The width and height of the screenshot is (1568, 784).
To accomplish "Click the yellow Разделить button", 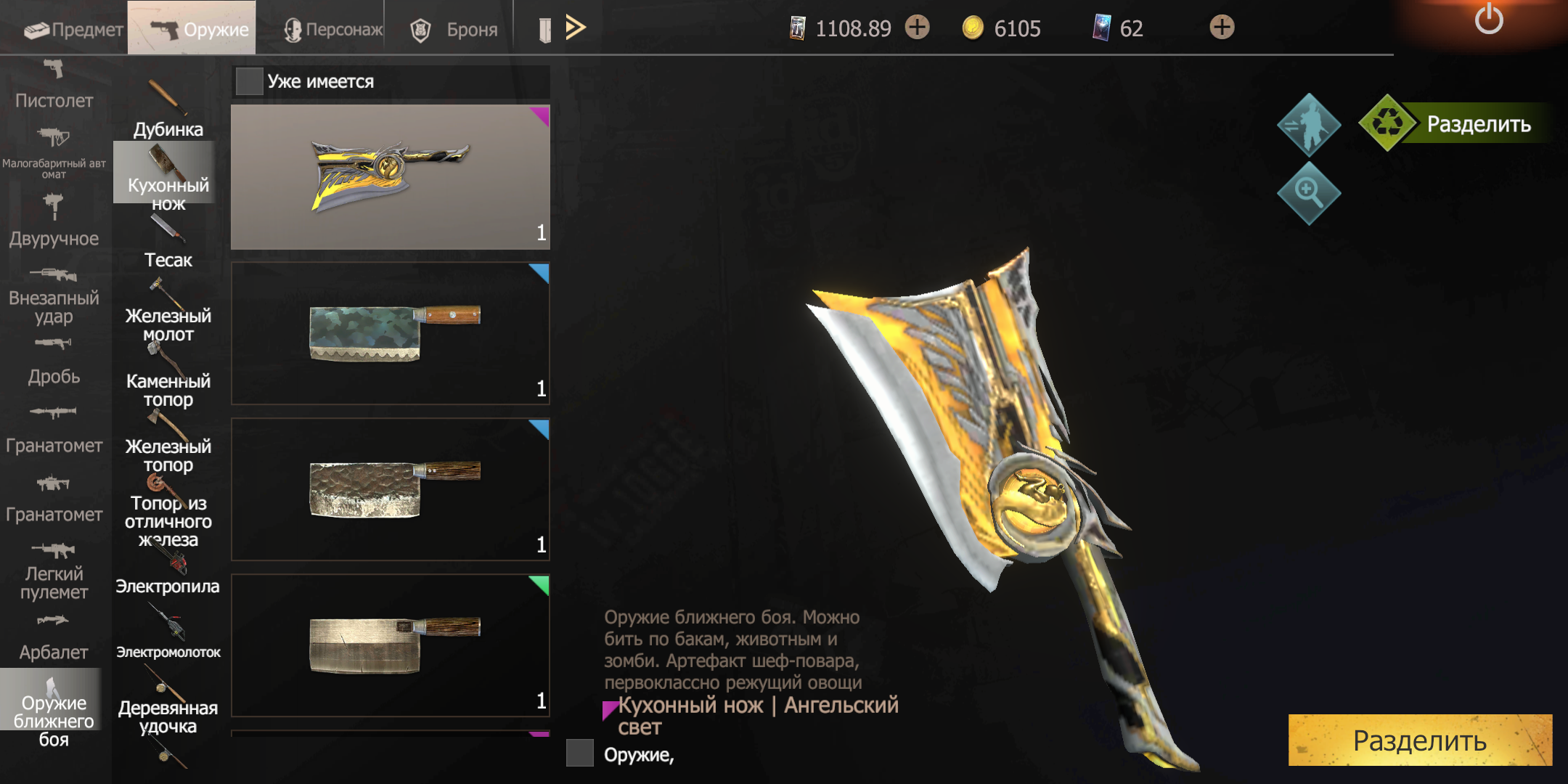I will click(1420, 740).
